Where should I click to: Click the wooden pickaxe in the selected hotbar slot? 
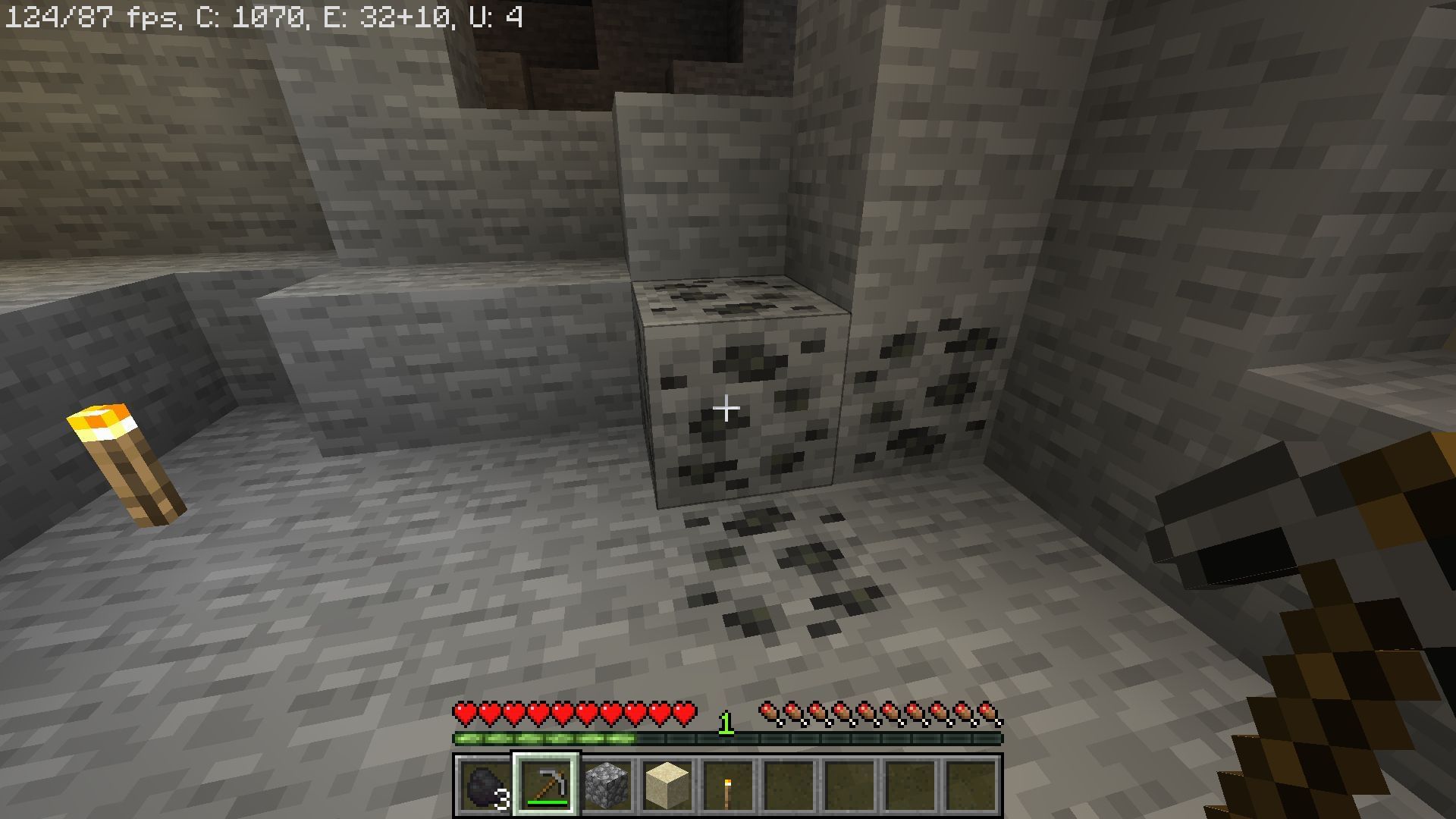click(547, 786)
